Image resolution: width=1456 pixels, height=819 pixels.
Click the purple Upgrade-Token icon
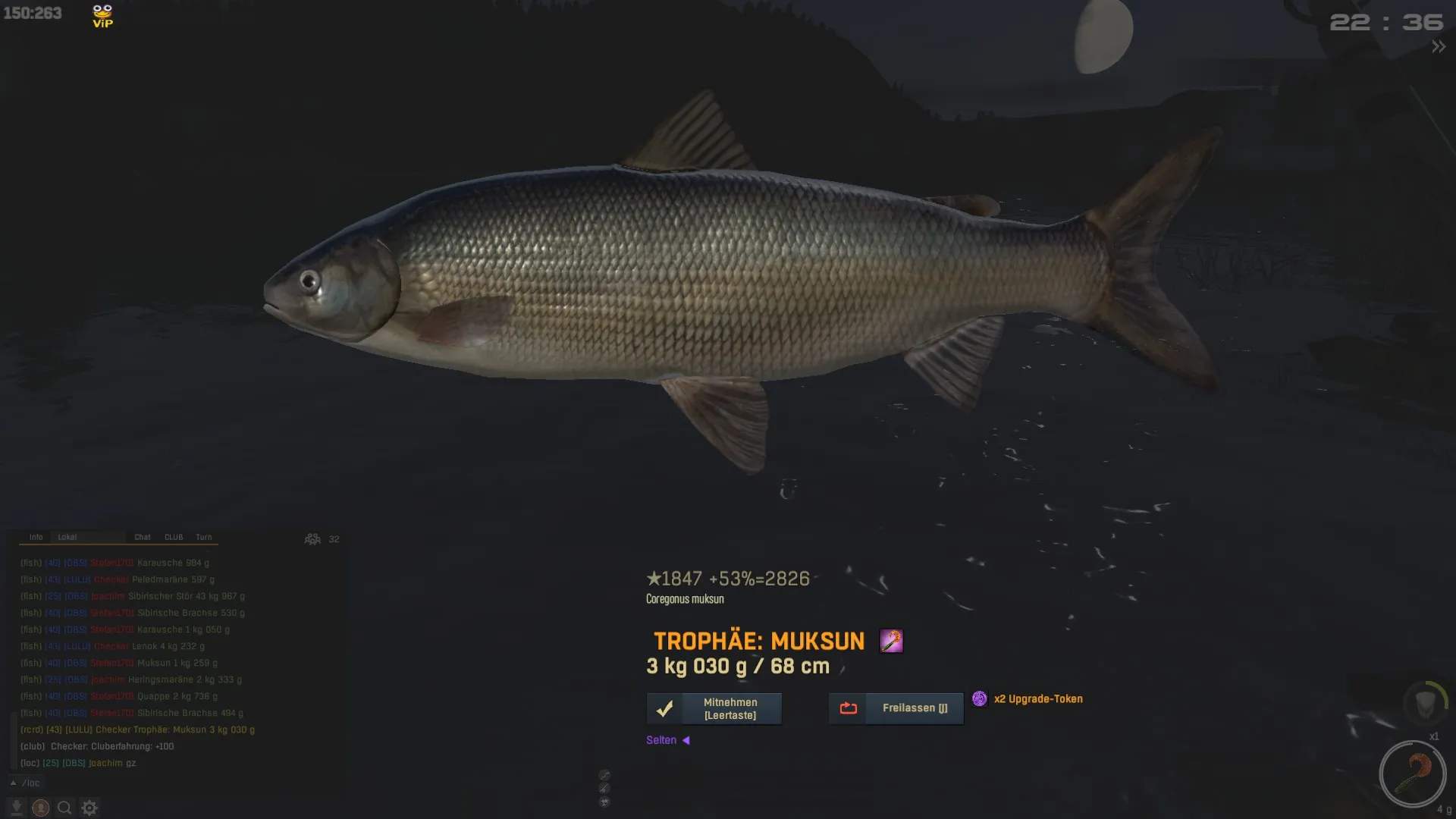click(x=980, y=699)
